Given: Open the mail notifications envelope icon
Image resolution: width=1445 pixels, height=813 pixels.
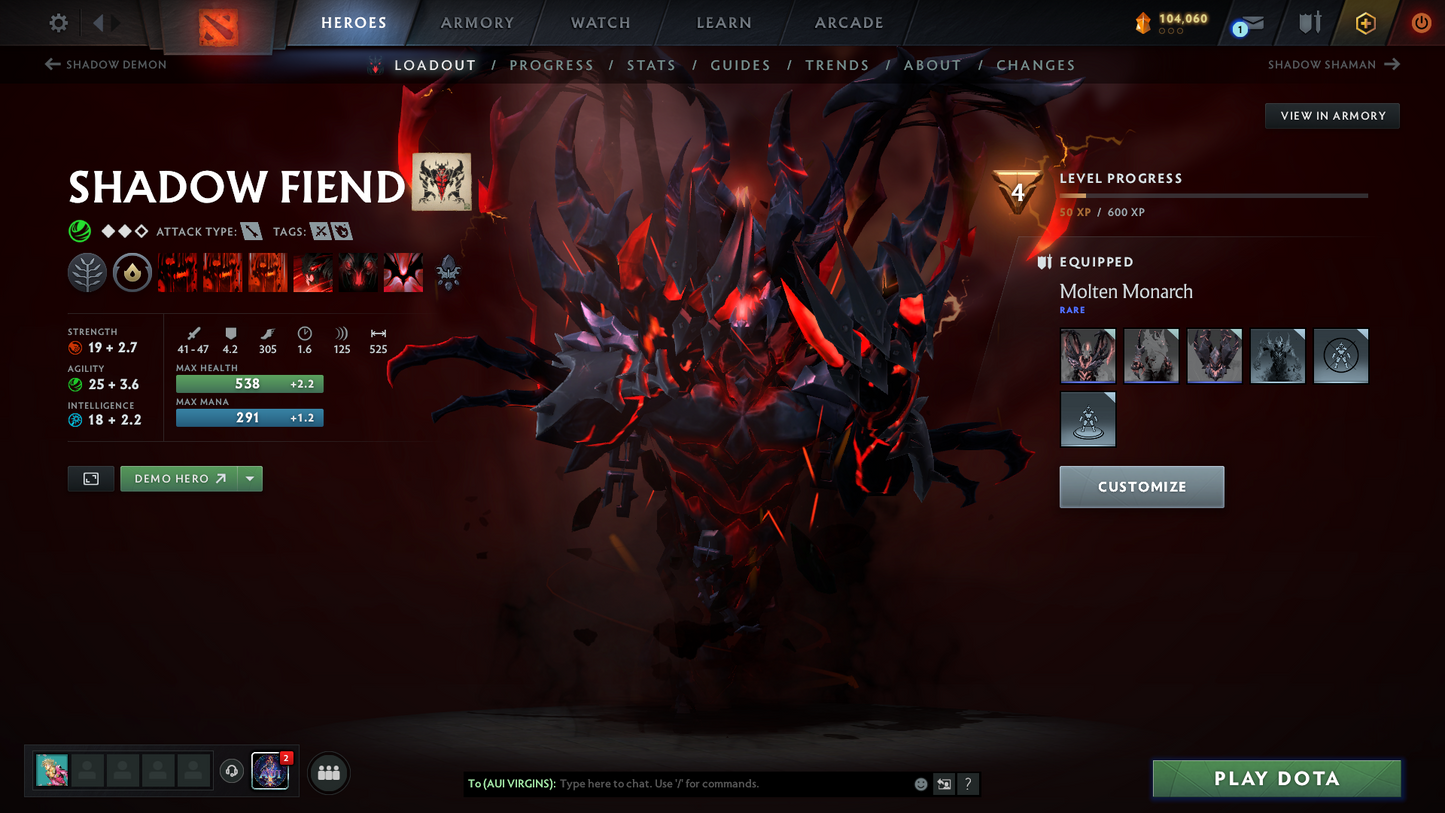Looking at the screenshot, I should (x=1253, y=22).
